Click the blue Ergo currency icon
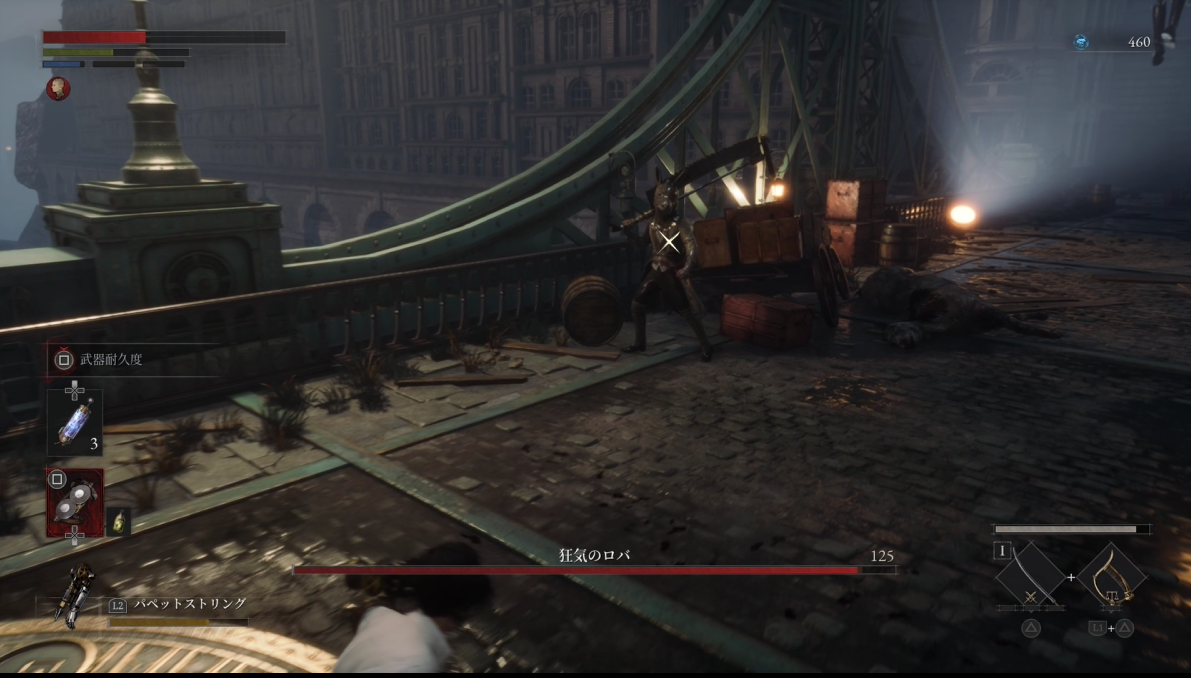Viewport: 1191px width, 678px height. [1081, 42]
